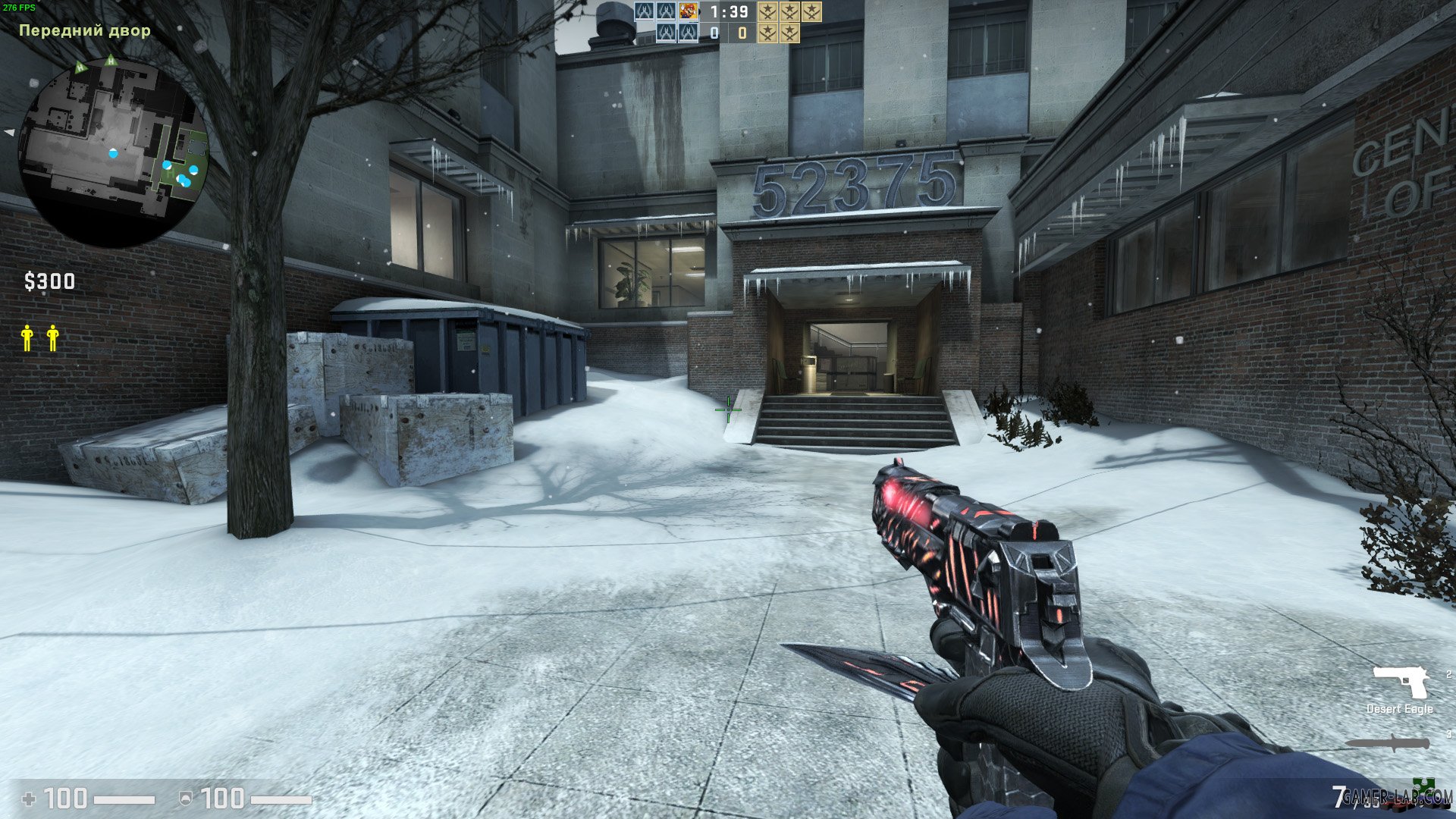Click the location label Передний двор

click(x=83, y=30)
